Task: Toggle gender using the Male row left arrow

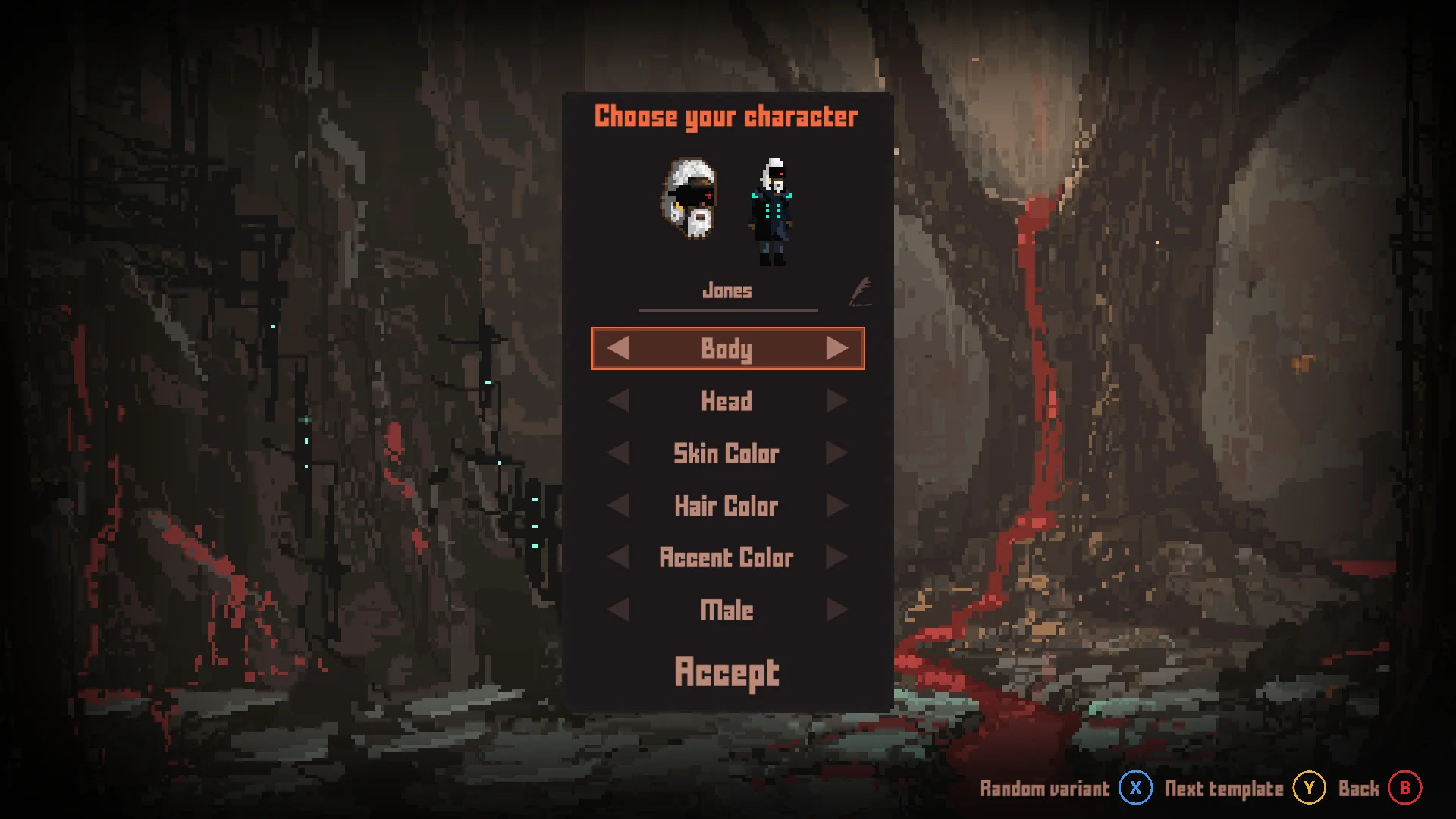Action: (618, 609)
